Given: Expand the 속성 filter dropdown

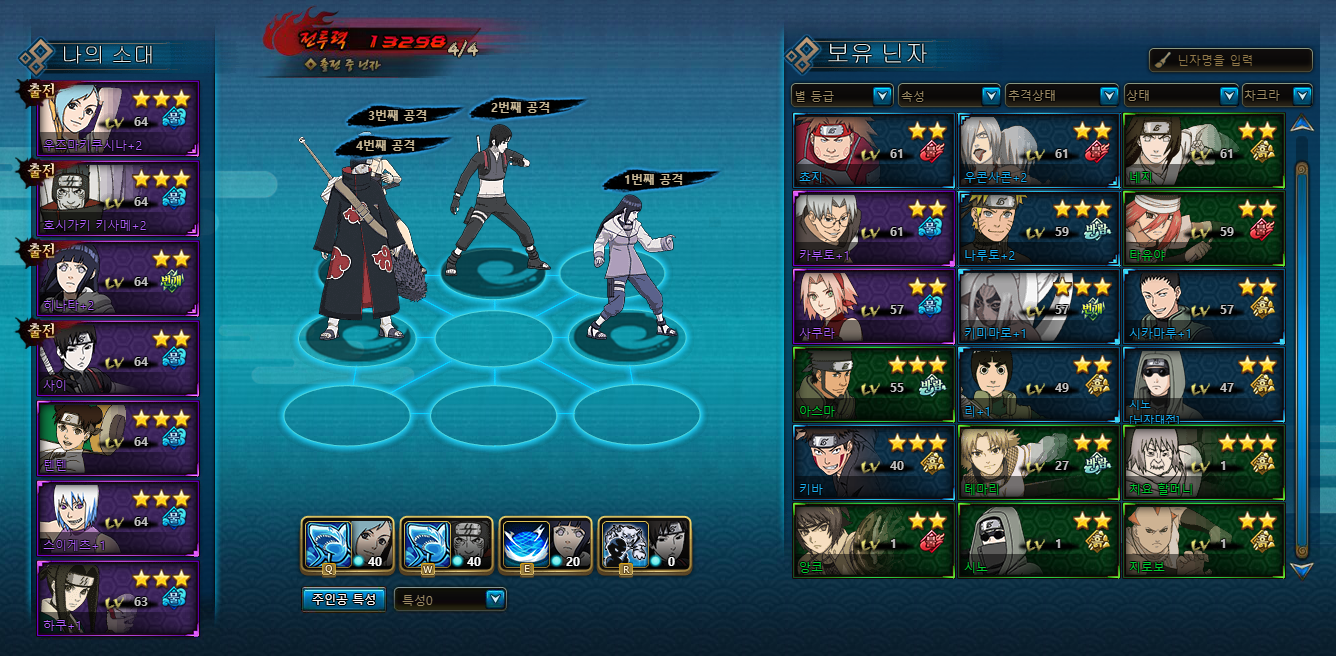Looking at the screenshot, I should 949,96.
